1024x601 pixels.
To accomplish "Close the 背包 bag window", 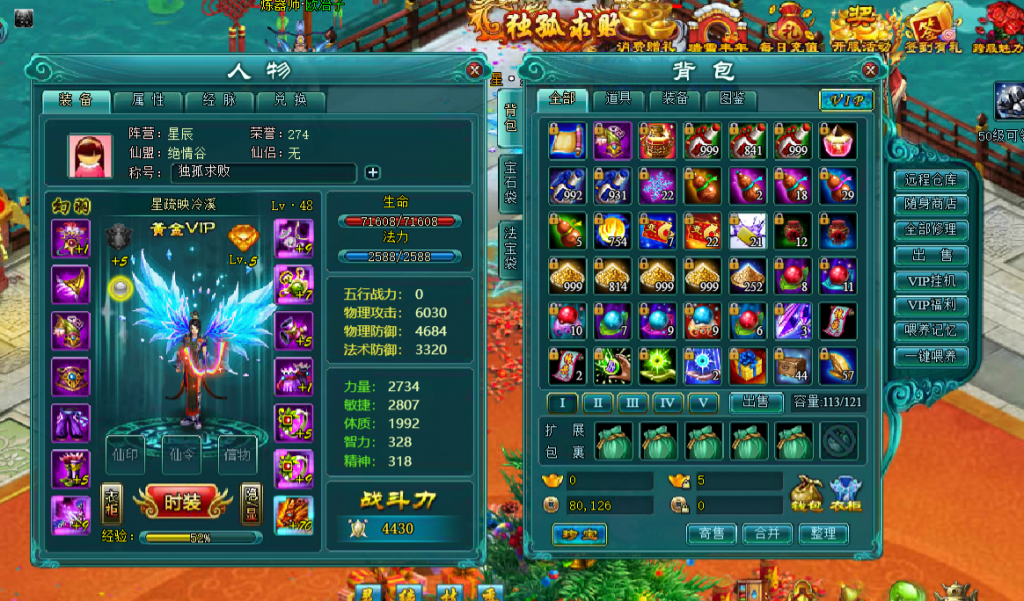I will (x=871, y=70).
